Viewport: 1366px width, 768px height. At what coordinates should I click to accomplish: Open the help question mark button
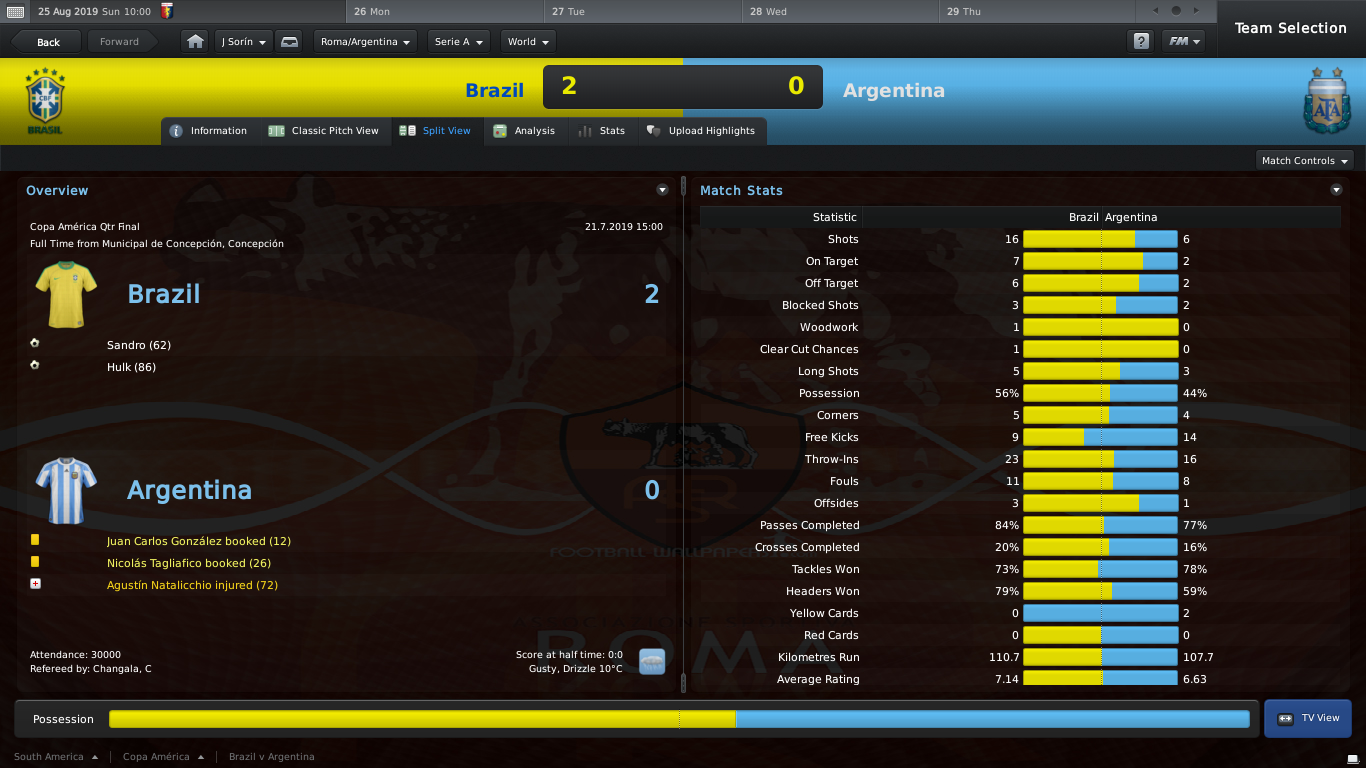coord(1140,42)
